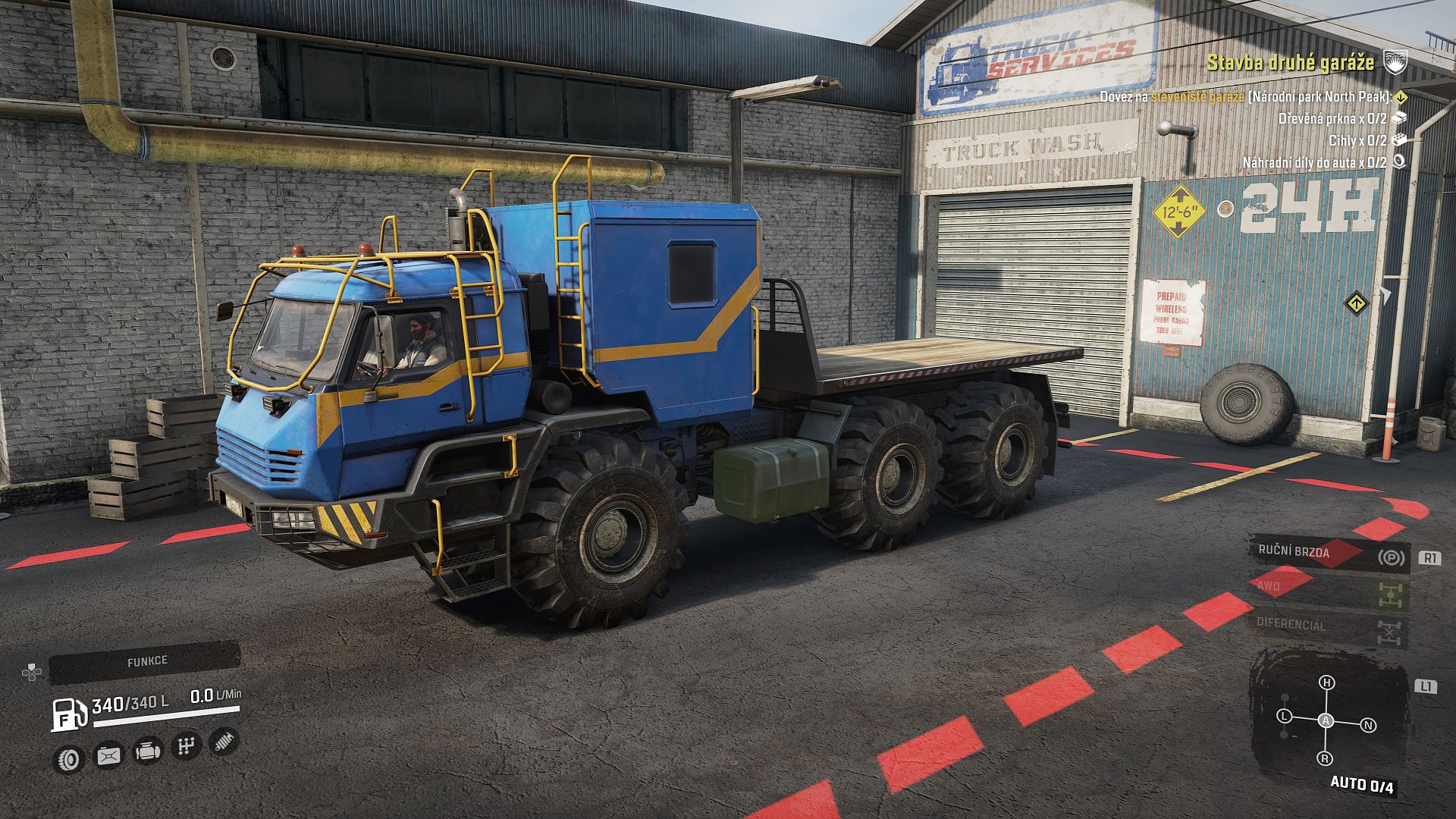Toggle the Ruční brzda handbrake

[1329, 554]
